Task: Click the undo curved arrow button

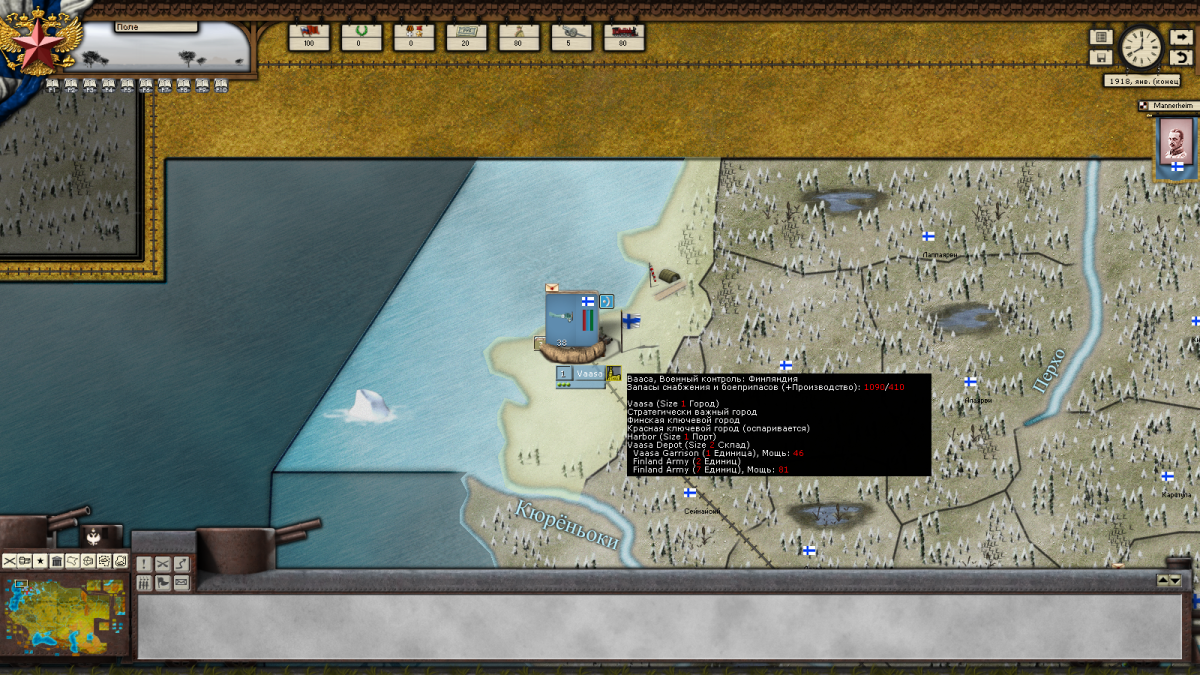Action: [1181, 57]
